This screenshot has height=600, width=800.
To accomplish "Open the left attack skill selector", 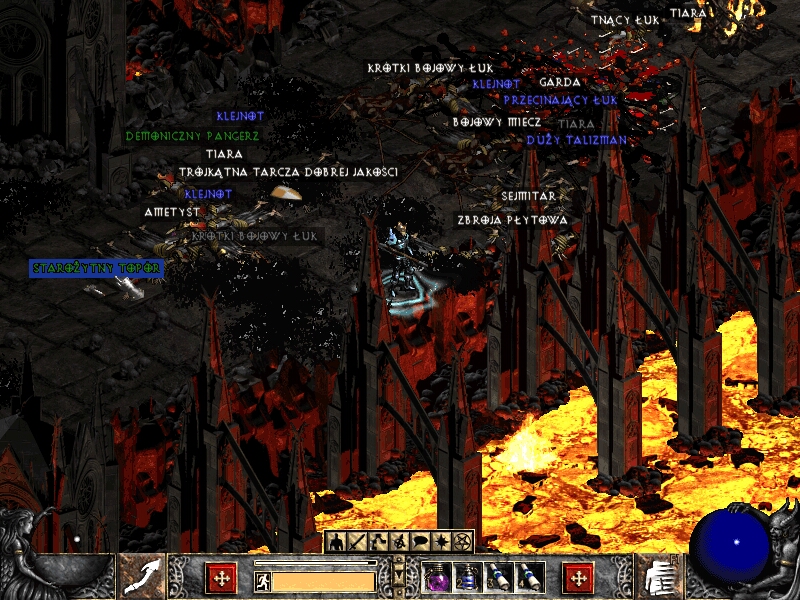I will point(142,576).
